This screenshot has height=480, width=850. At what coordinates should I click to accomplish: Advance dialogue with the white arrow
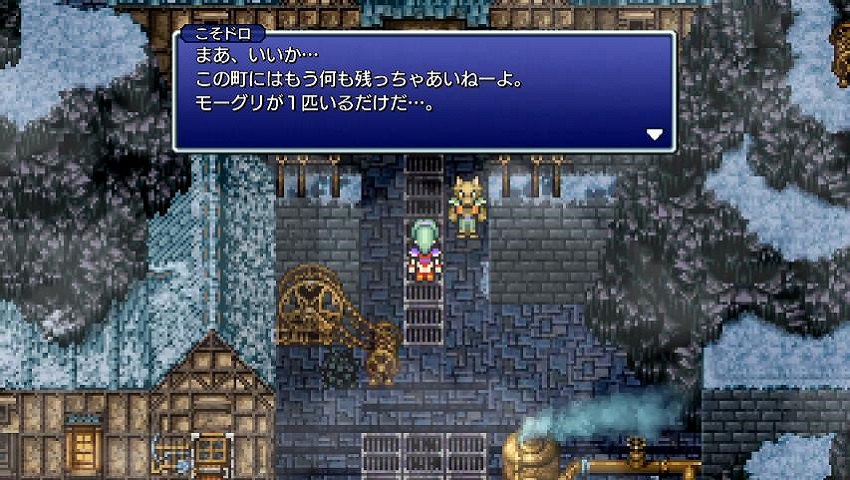pos(654,134)
